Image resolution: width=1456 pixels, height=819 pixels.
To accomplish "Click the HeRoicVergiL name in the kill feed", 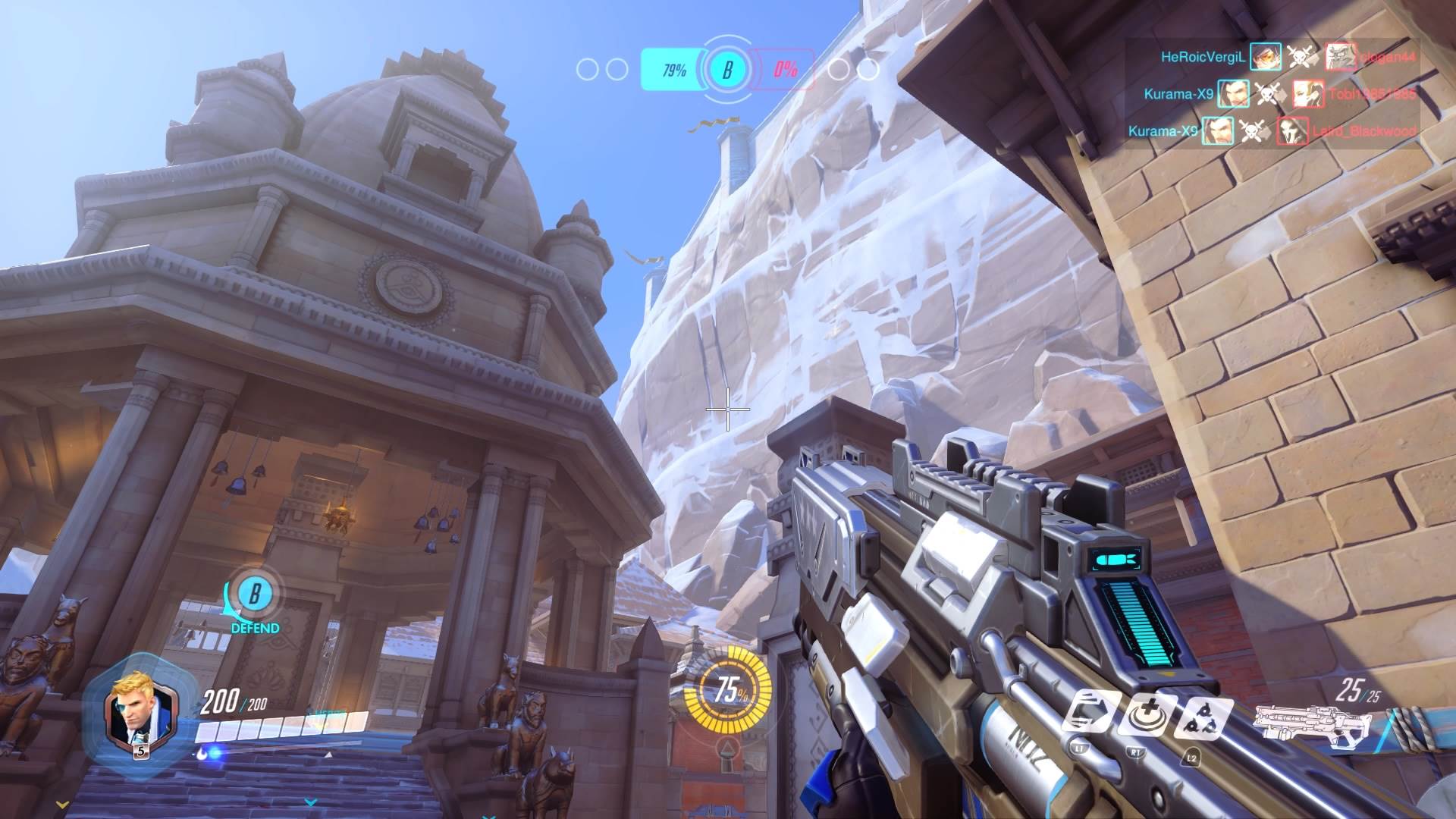I will coord(1203,57).
